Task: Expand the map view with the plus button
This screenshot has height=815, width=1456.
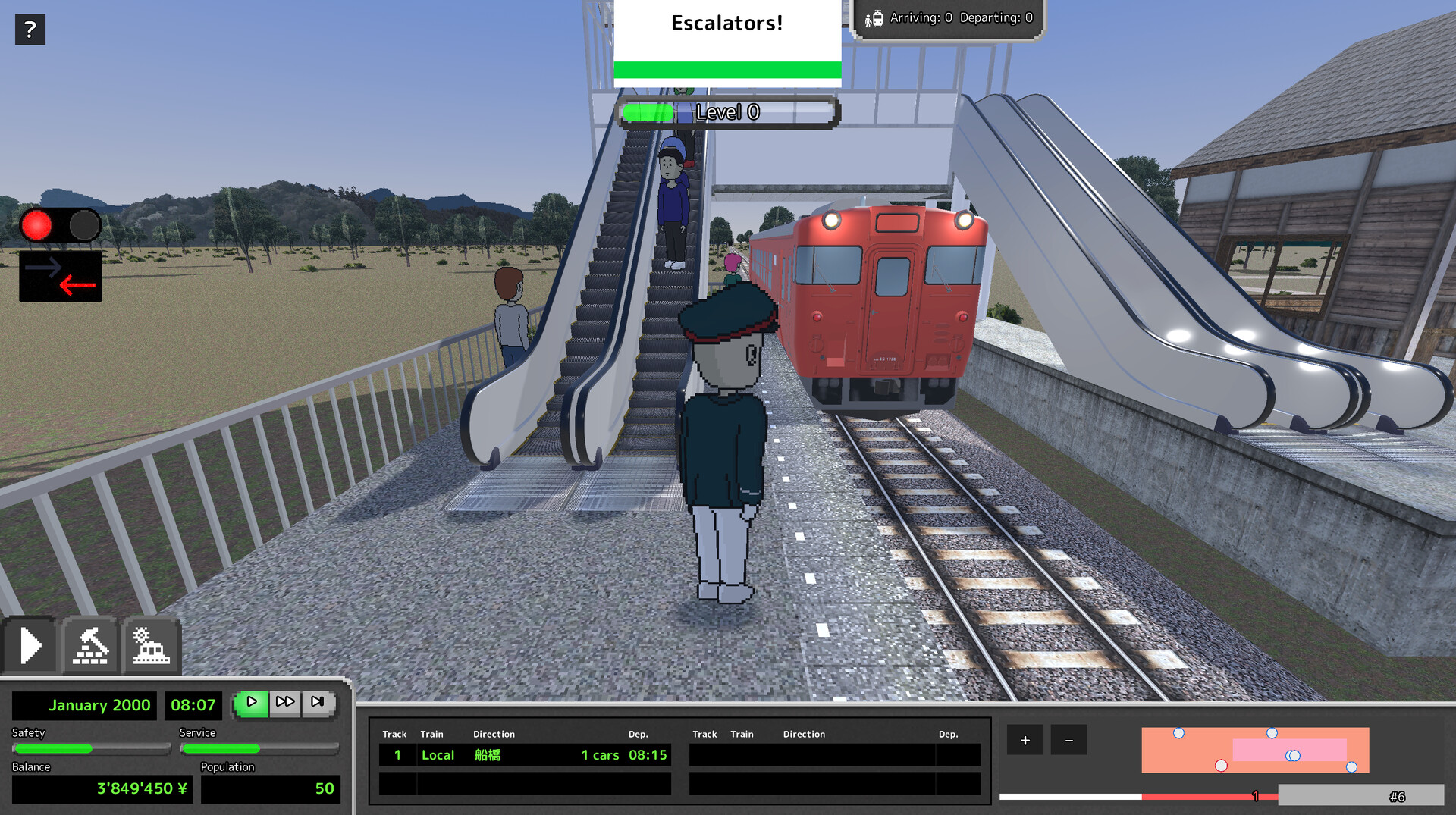Action: 1025,739
